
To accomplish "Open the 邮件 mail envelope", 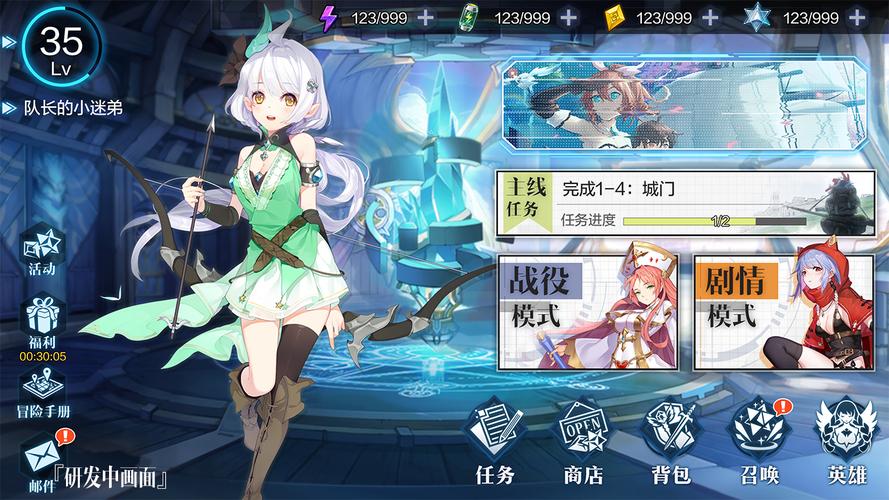I will tap(41, 458).
